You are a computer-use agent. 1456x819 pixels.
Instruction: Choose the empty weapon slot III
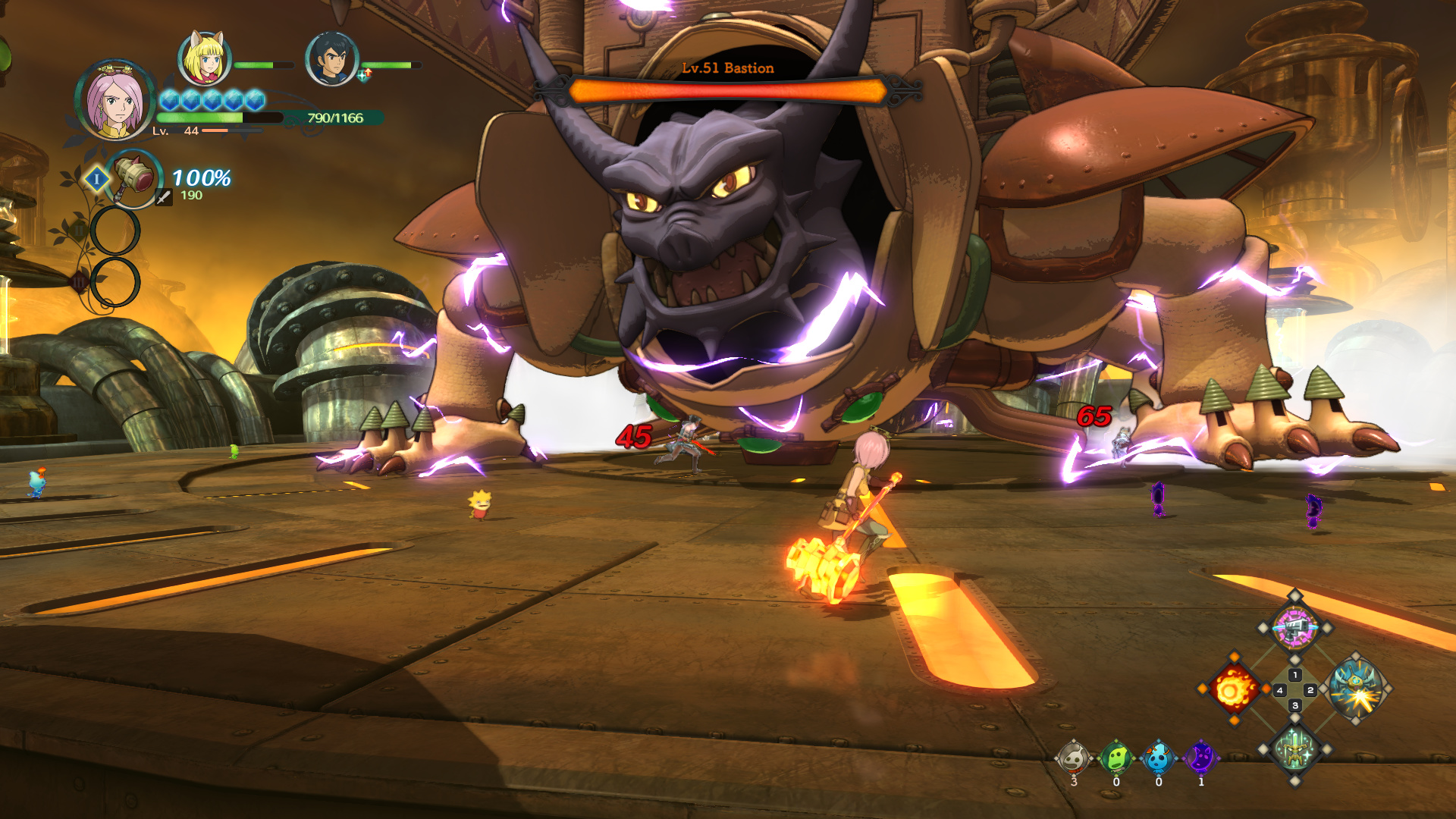pos(115,282)
